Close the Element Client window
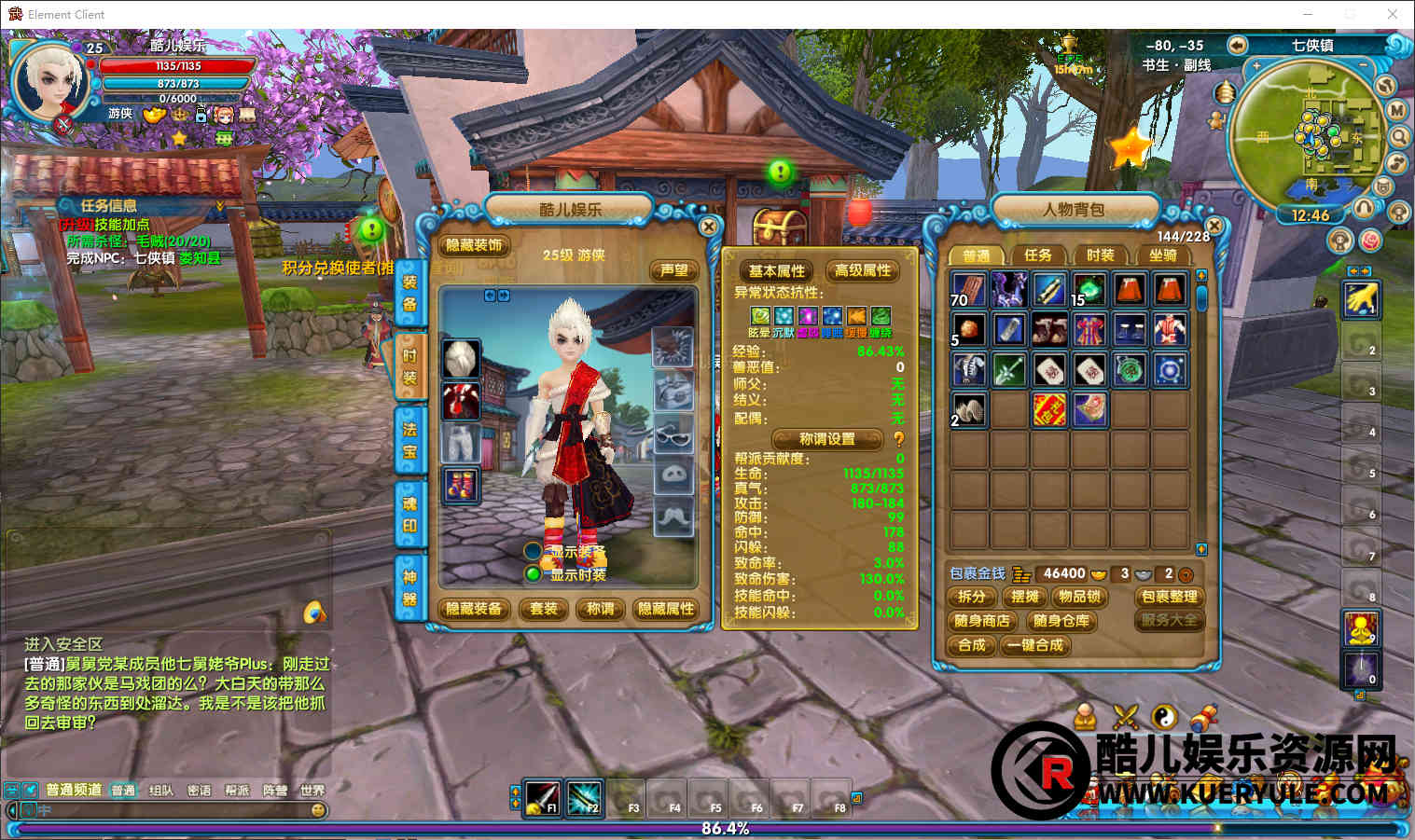The image size is (1415, 840). tap(1392, 14)
